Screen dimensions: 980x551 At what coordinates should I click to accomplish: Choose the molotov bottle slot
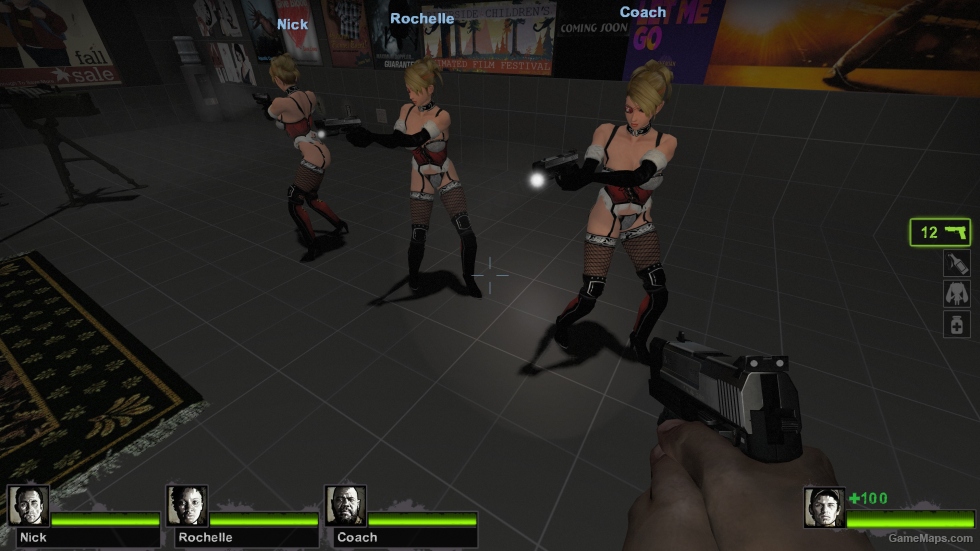pyautogui.click(x=957, y=263)
